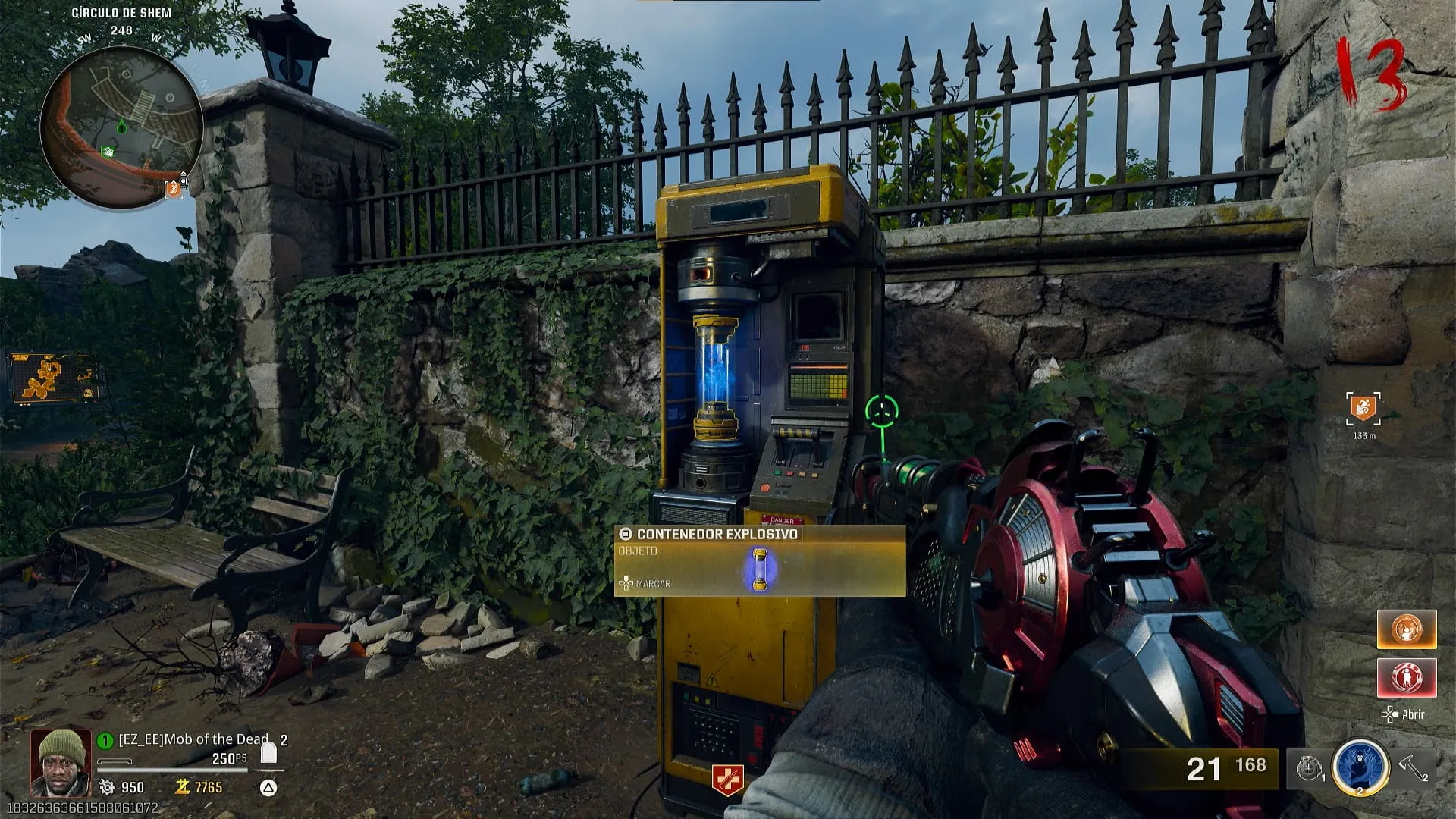This screenshot has height=819, width=1456.
Task: Choose the tactical grenade equipment slot
Action: pos(1310,768)
